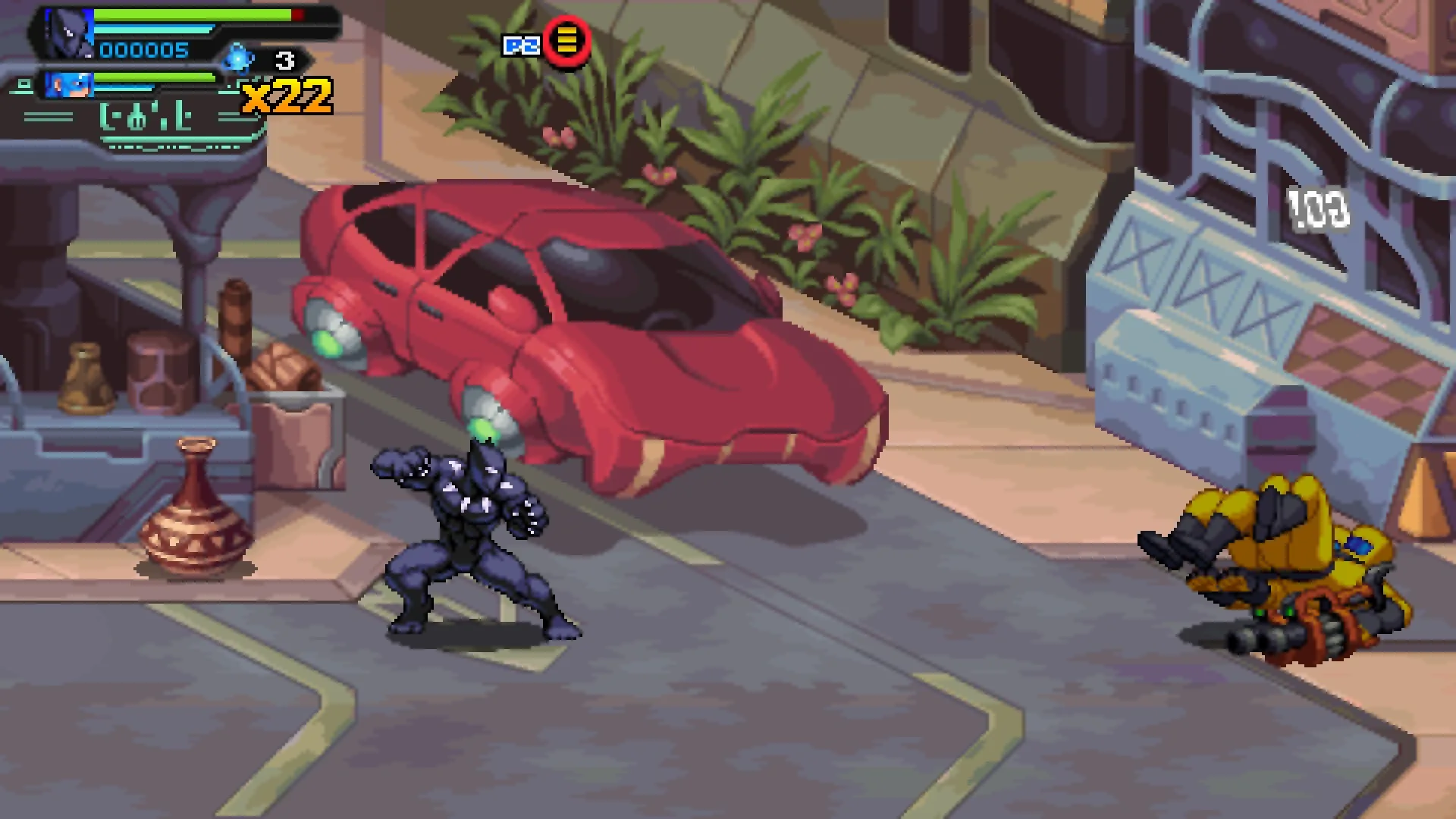
Task: Click the blue energy orb icon
Action: point(237,58)
